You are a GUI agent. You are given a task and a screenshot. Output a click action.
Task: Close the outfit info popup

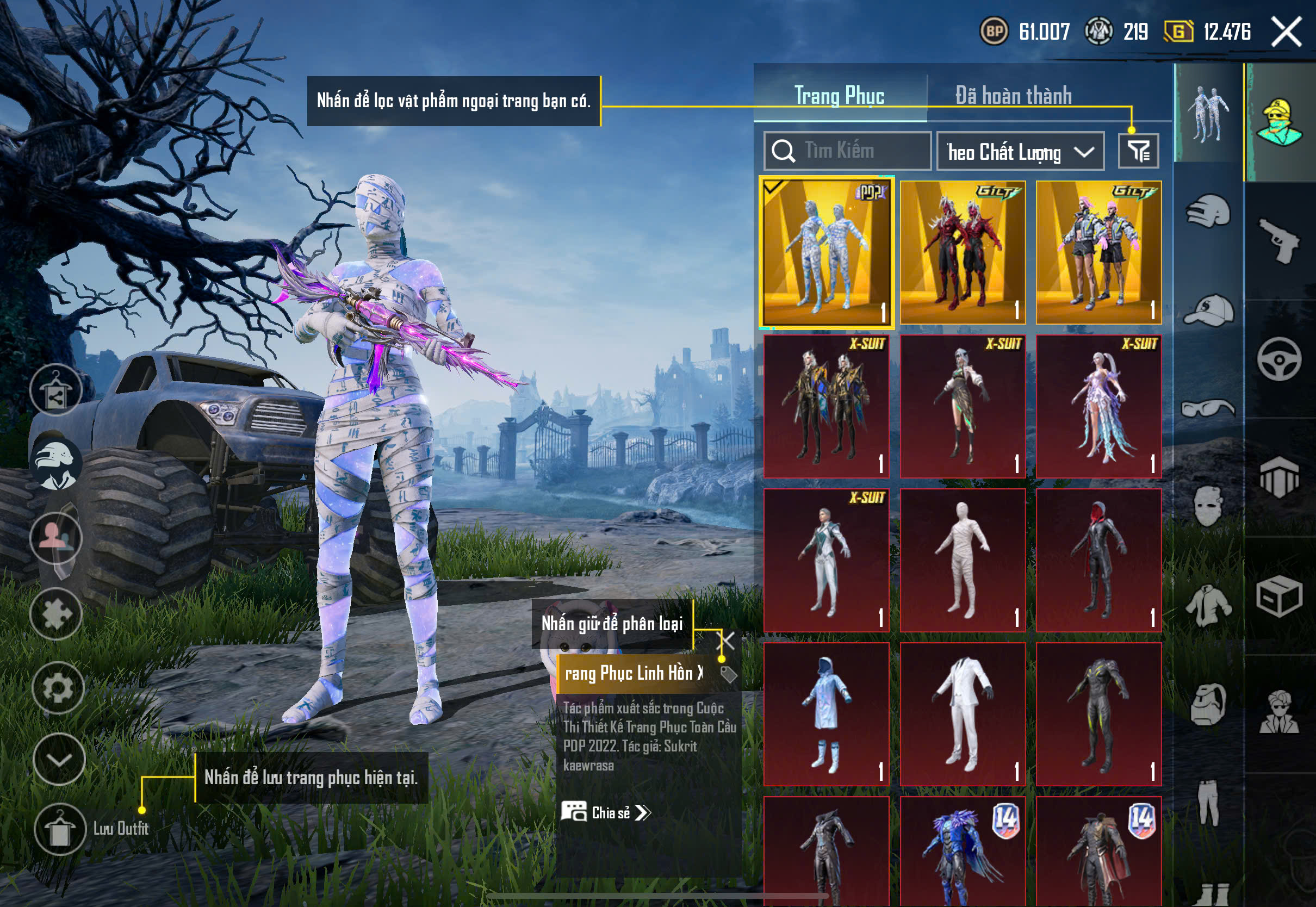(x=727, y=641)
